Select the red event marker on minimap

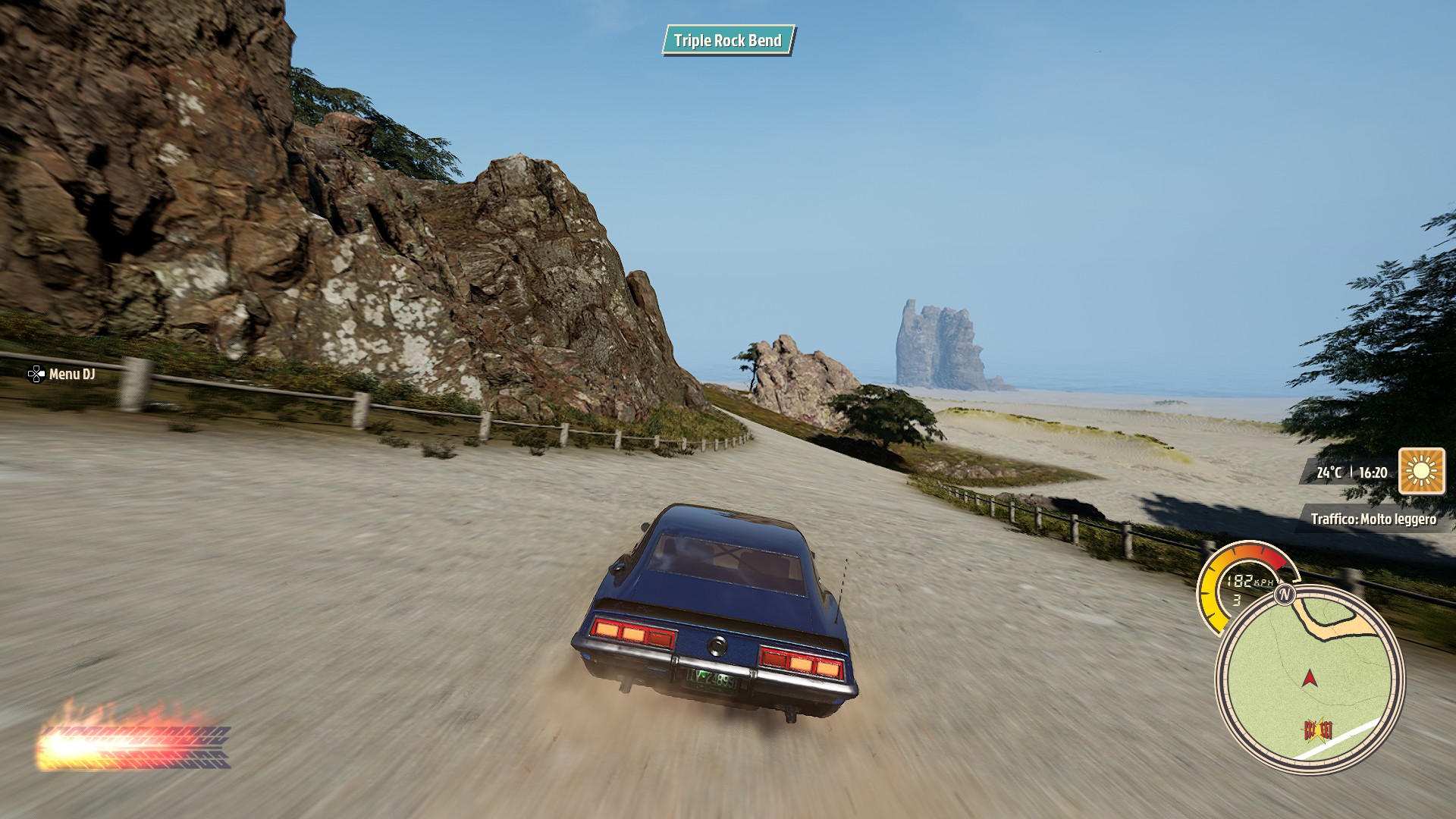[1318, 730]
